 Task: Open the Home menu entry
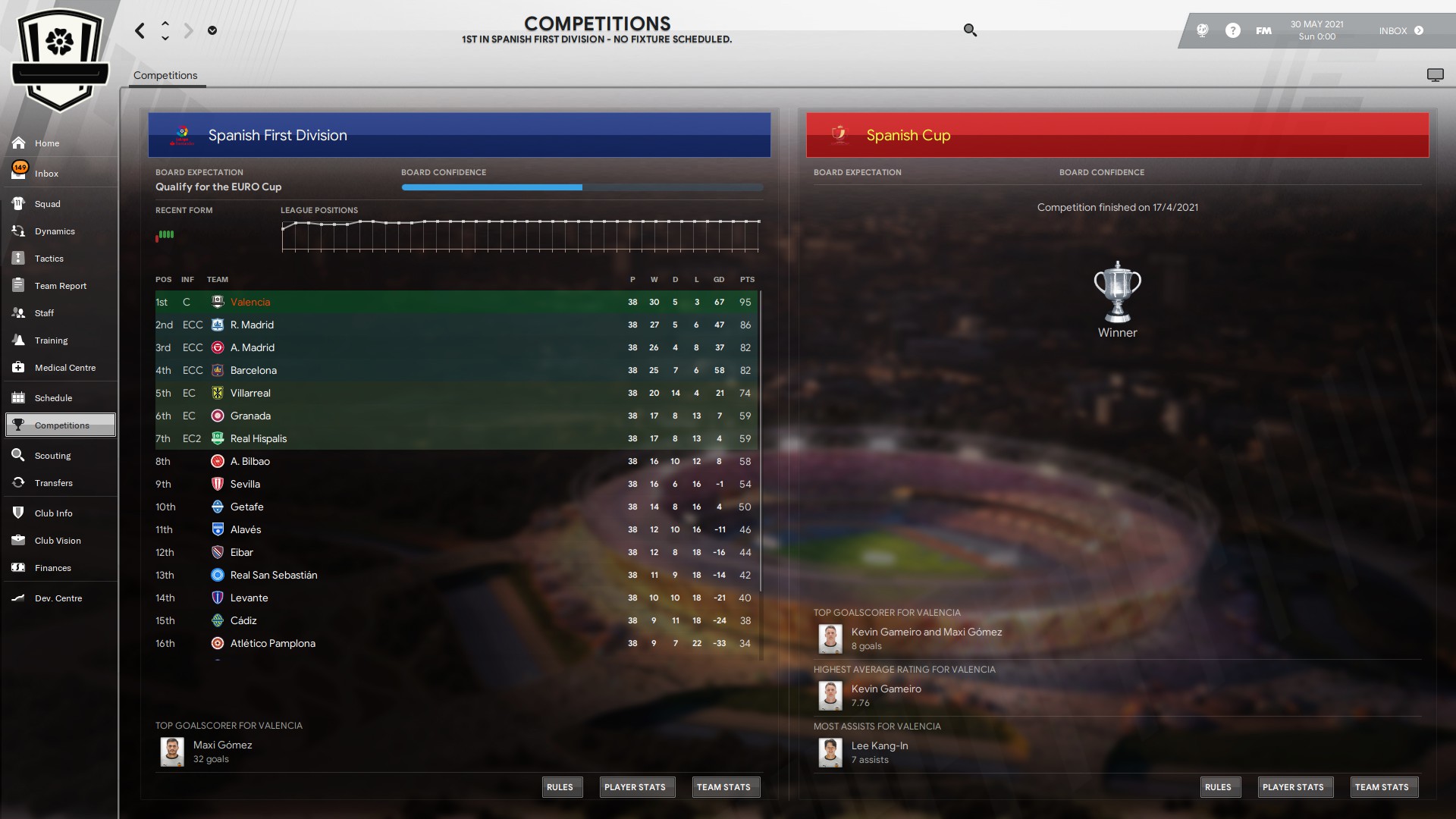[x=46, y=143]
